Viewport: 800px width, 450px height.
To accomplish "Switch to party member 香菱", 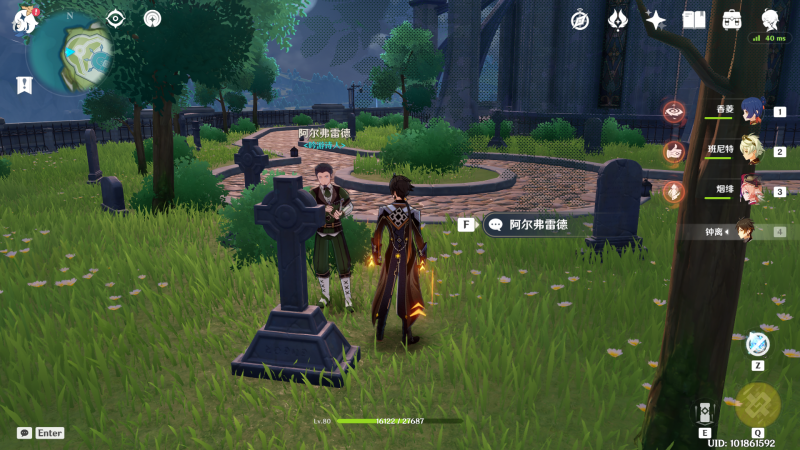I will pyautogui.click(x=749, y=111).
